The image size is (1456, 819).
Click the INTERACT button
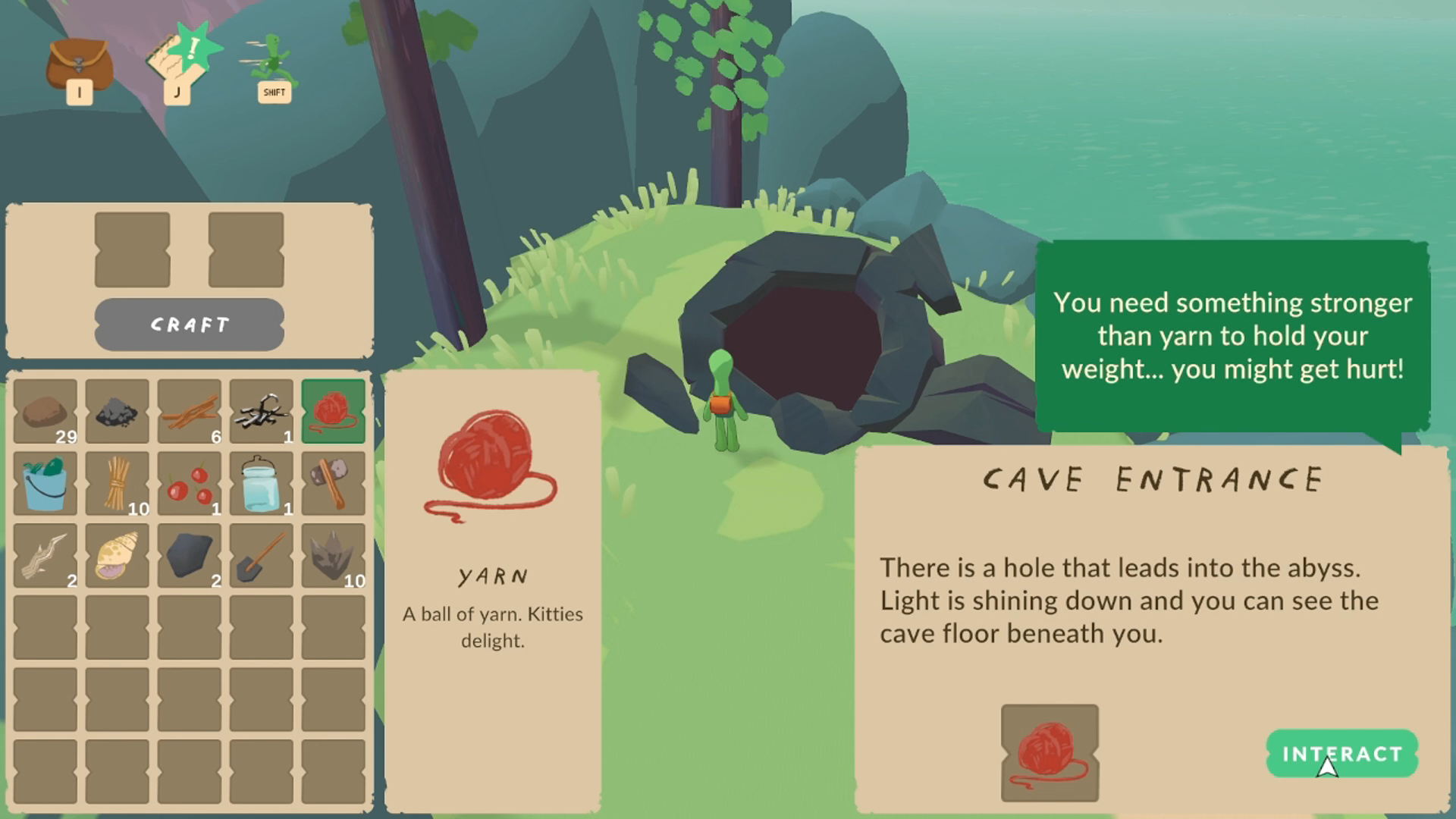pyautogui.click(x=1341, y=754)
